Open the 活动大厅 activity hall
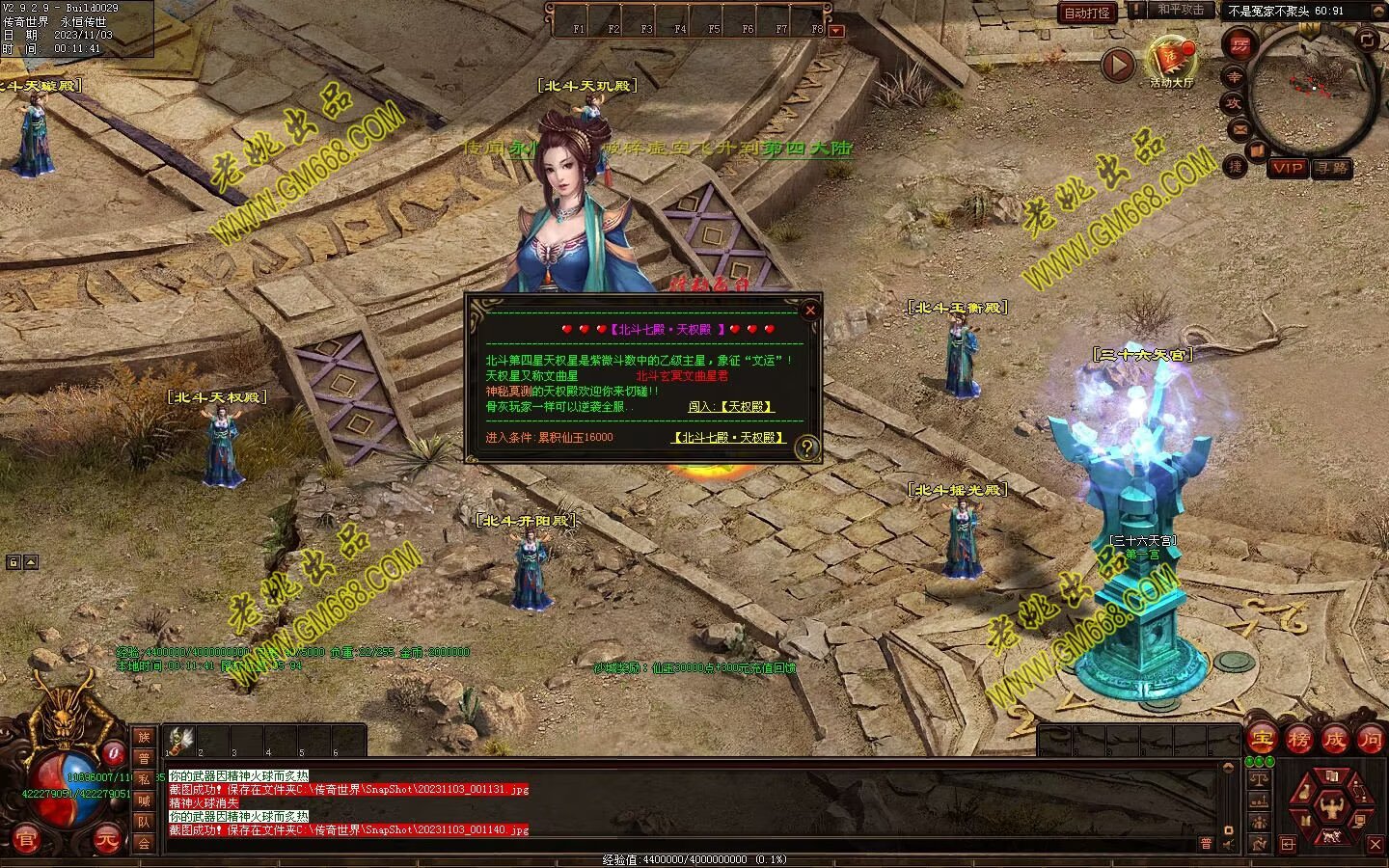 point(1171,62)
